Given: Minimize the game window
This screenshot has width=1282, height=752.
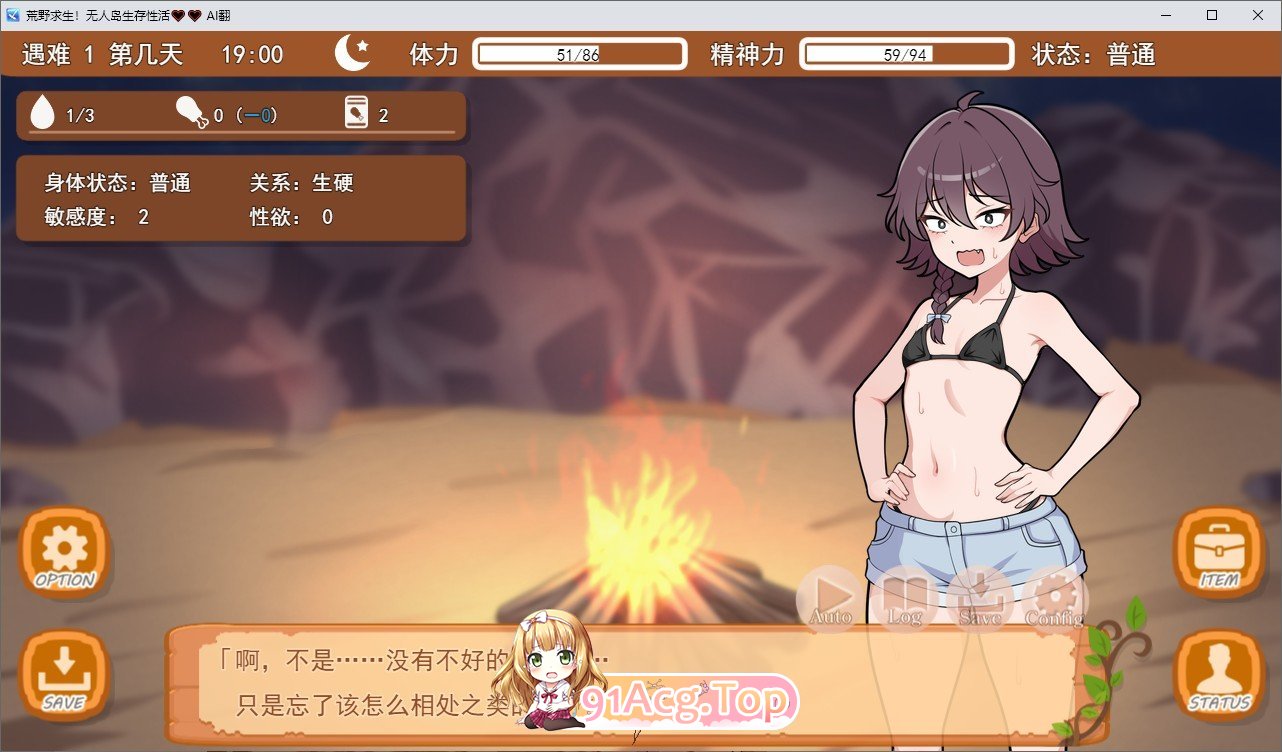Looking at the screenshot, I should click(x=1165, y=15).
